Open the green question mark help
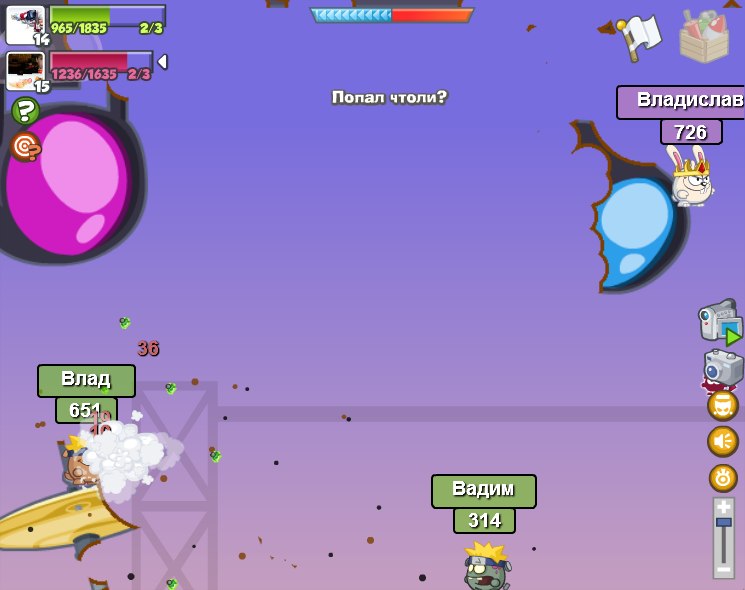 tap(25, 111)
